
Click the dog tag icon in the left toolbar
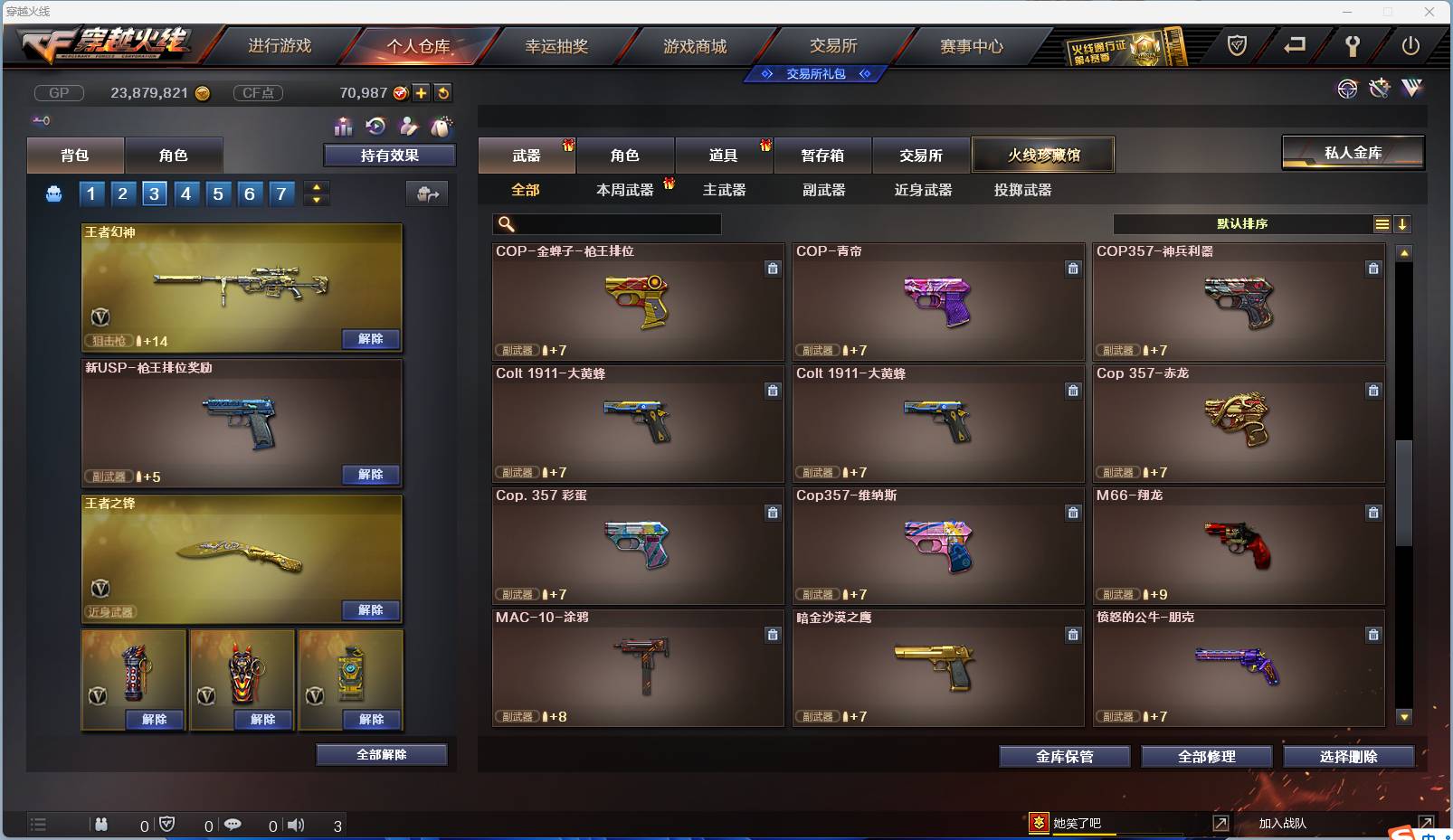point(442,127)
